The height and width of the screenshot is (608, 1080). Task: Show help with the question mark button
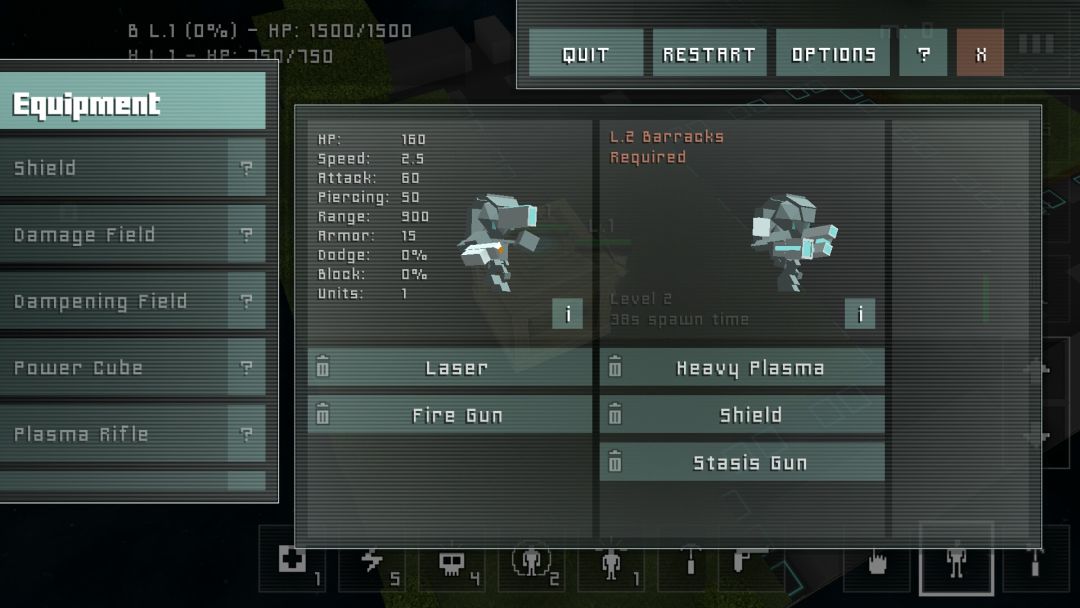923,54
